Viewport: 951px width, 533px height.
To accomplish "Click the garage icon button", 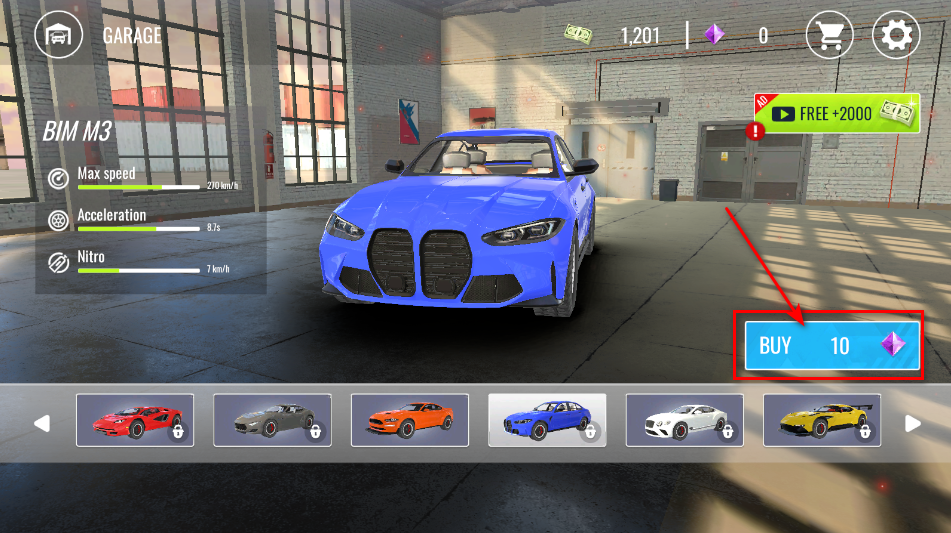I will coord(59,36).
